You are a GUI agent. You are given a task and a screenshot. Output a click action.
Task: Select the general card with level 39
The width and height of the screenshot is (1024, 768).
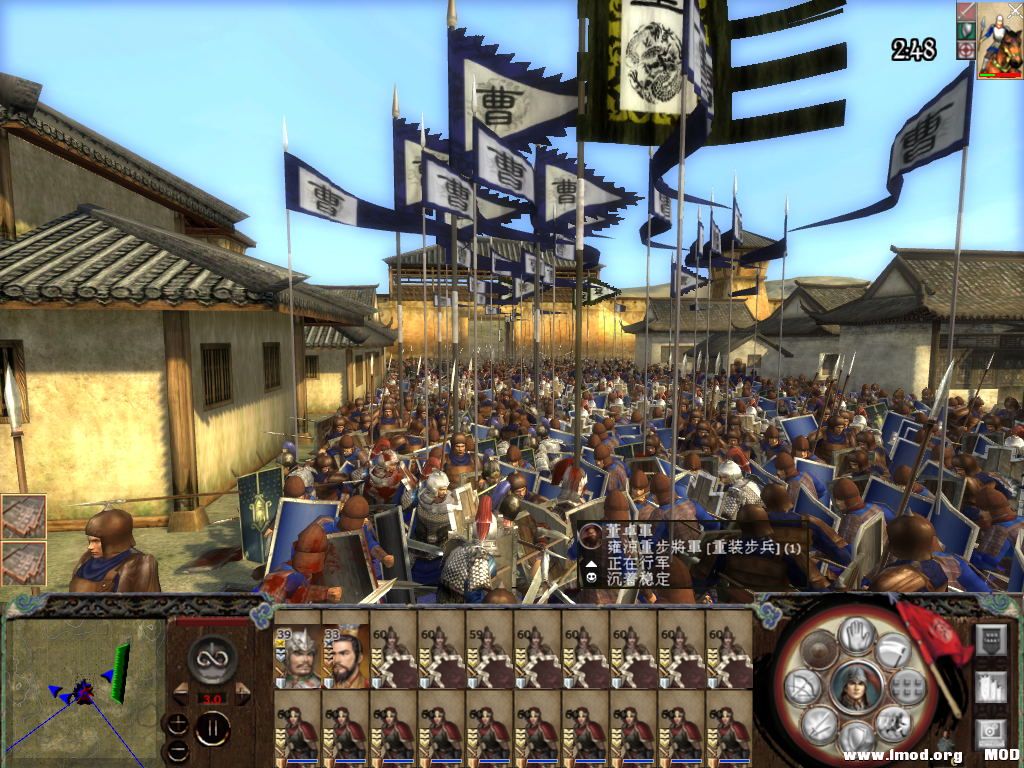coord(298,657)
